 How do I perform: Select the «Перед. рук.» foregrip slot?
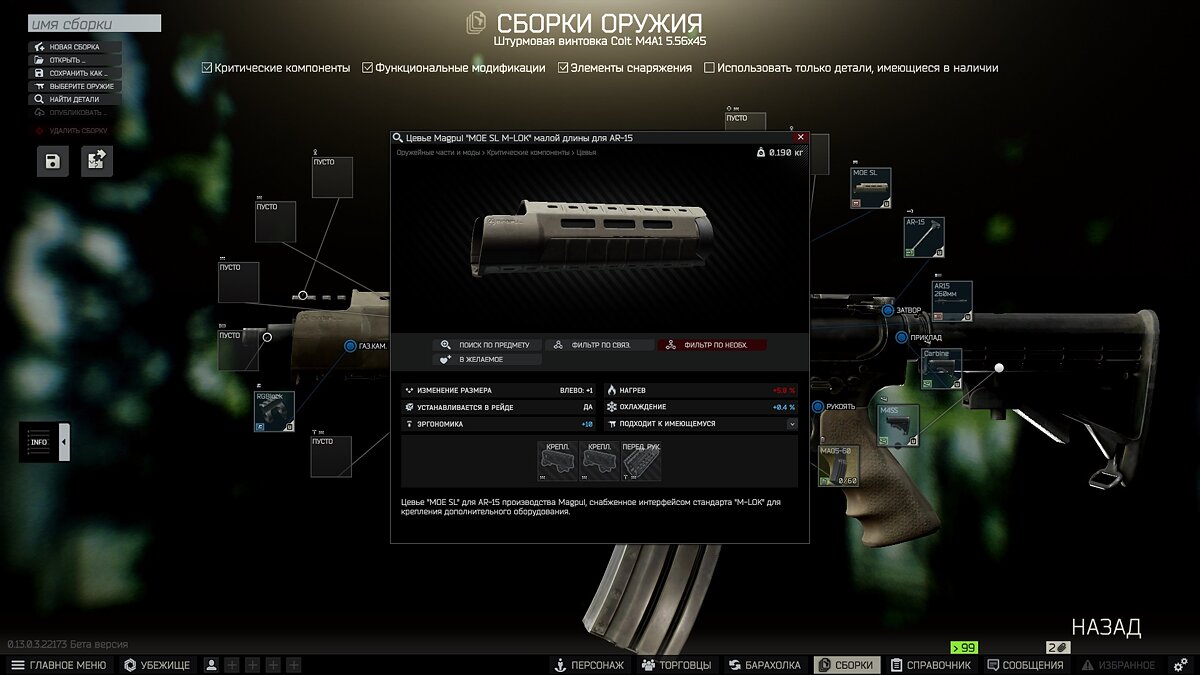tap(641, 461)
